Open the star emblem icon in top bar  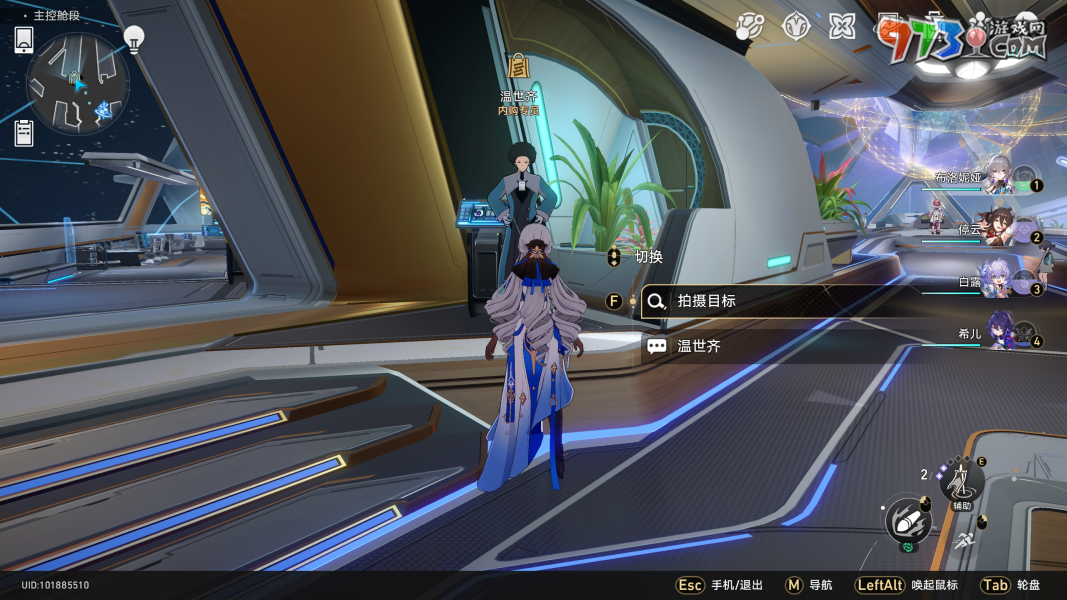pos(795,26)
